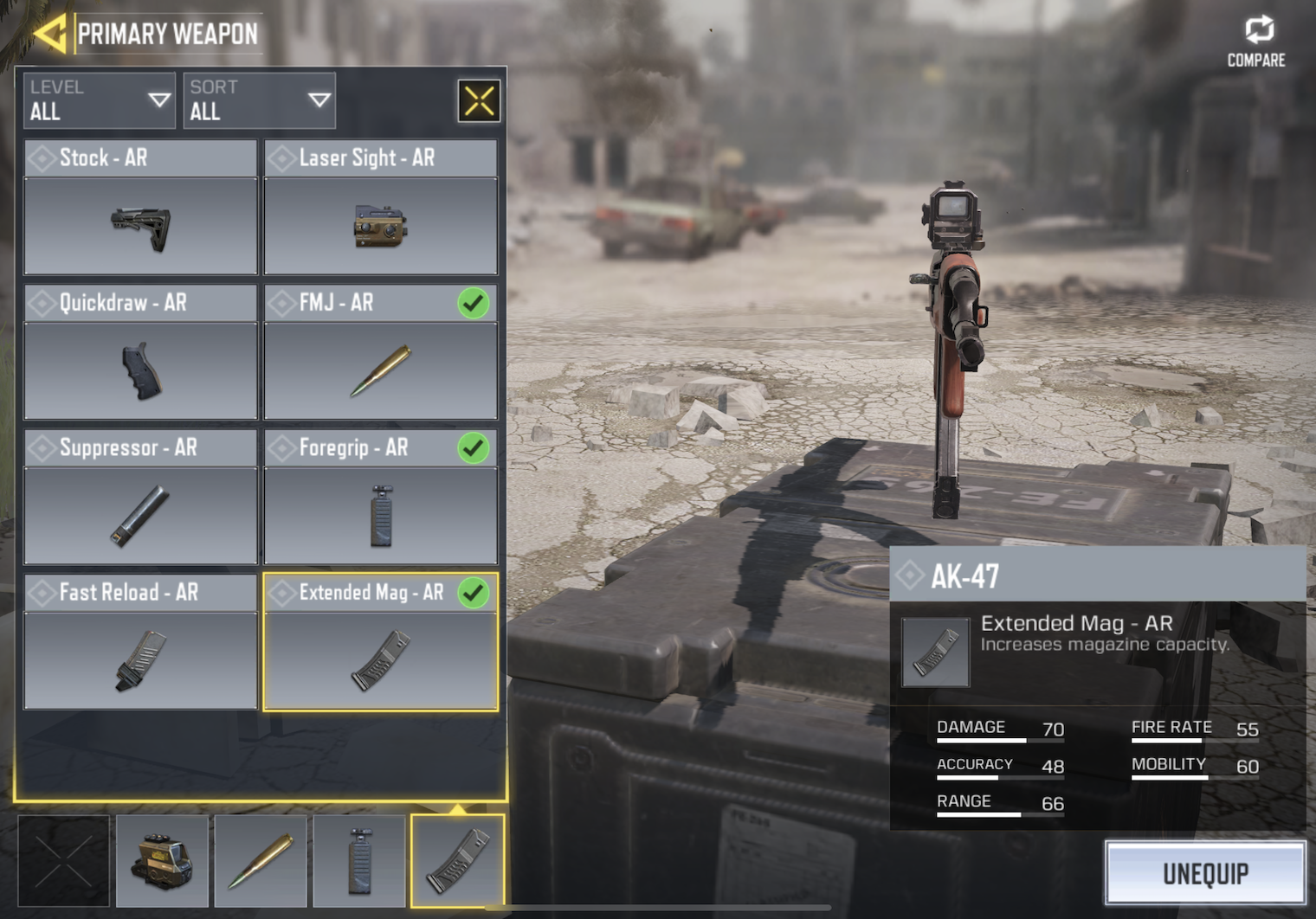1316x919 pixels.
Task: Pick the Fast Reload - AR attachment
Action: click(x=140, y=642)
